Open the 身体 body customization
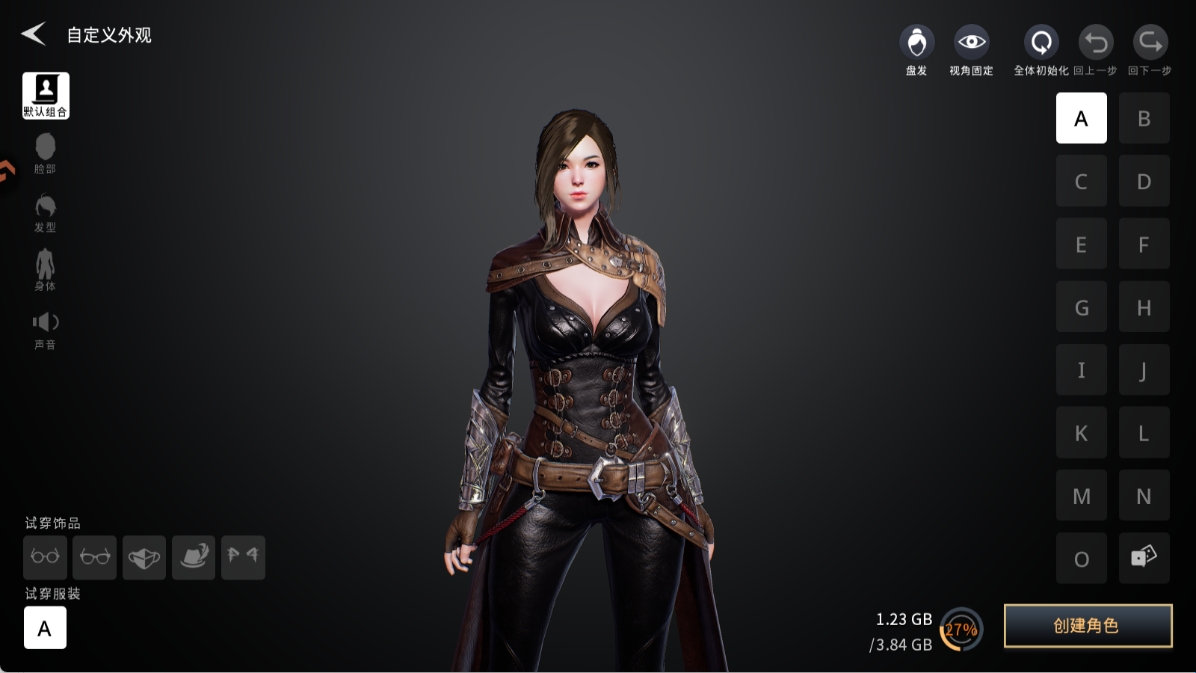Viewport: 1196px width, 673px height. click(x=45, y=270)
